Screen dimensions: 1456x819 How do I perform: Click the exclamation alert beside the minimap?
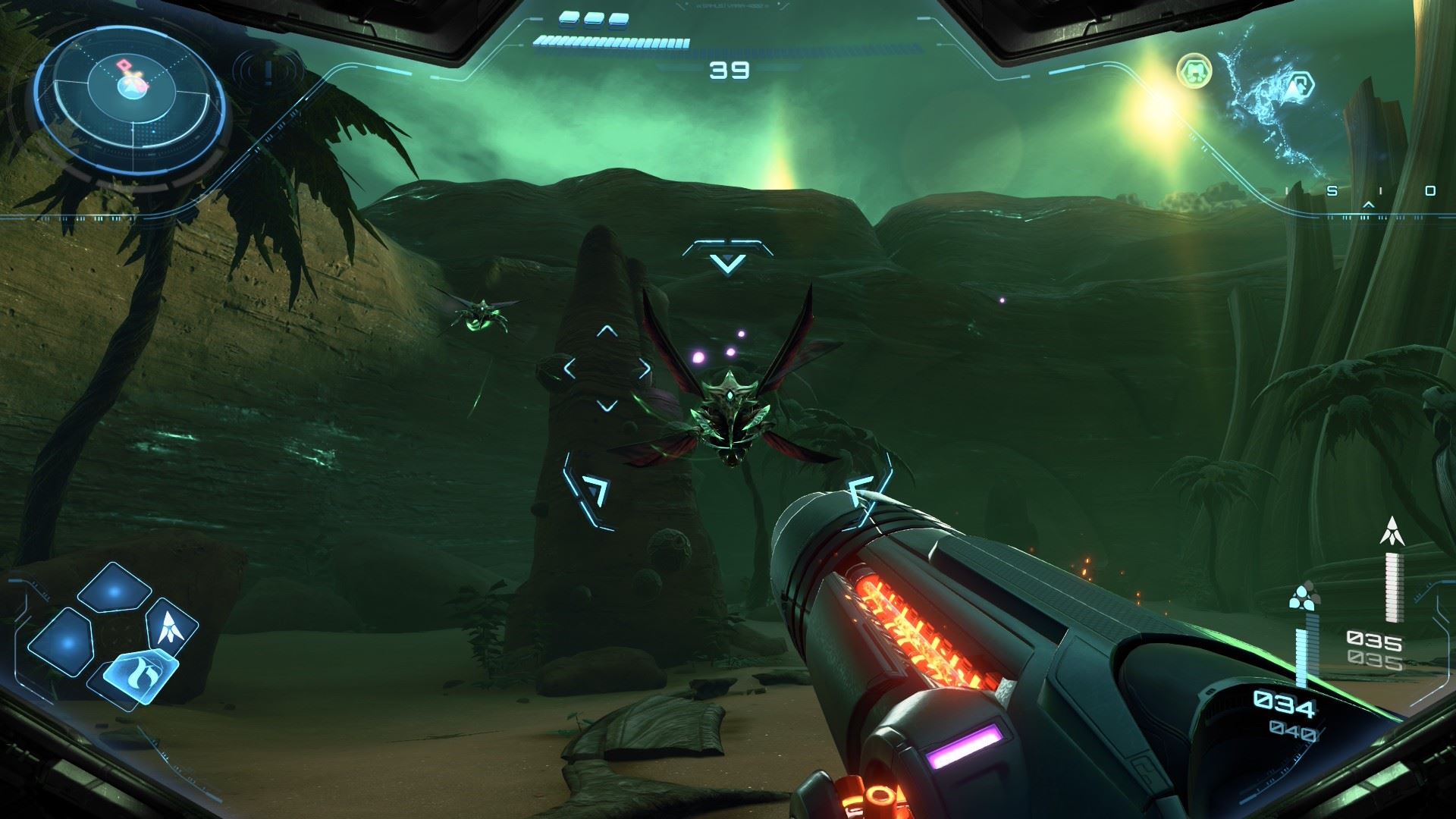coord(267,71)
